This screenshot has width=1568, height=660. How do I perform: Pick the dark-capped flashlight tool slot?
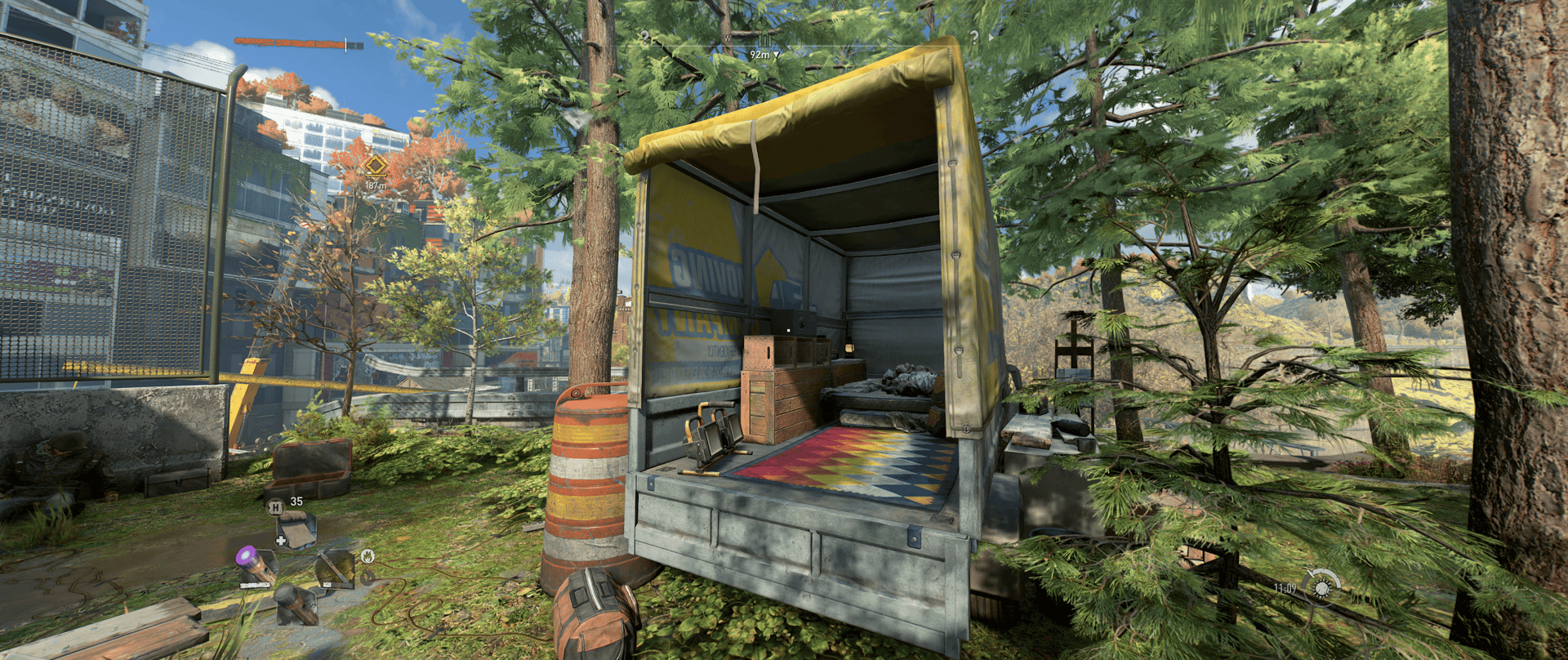click(x=296, y=604)
